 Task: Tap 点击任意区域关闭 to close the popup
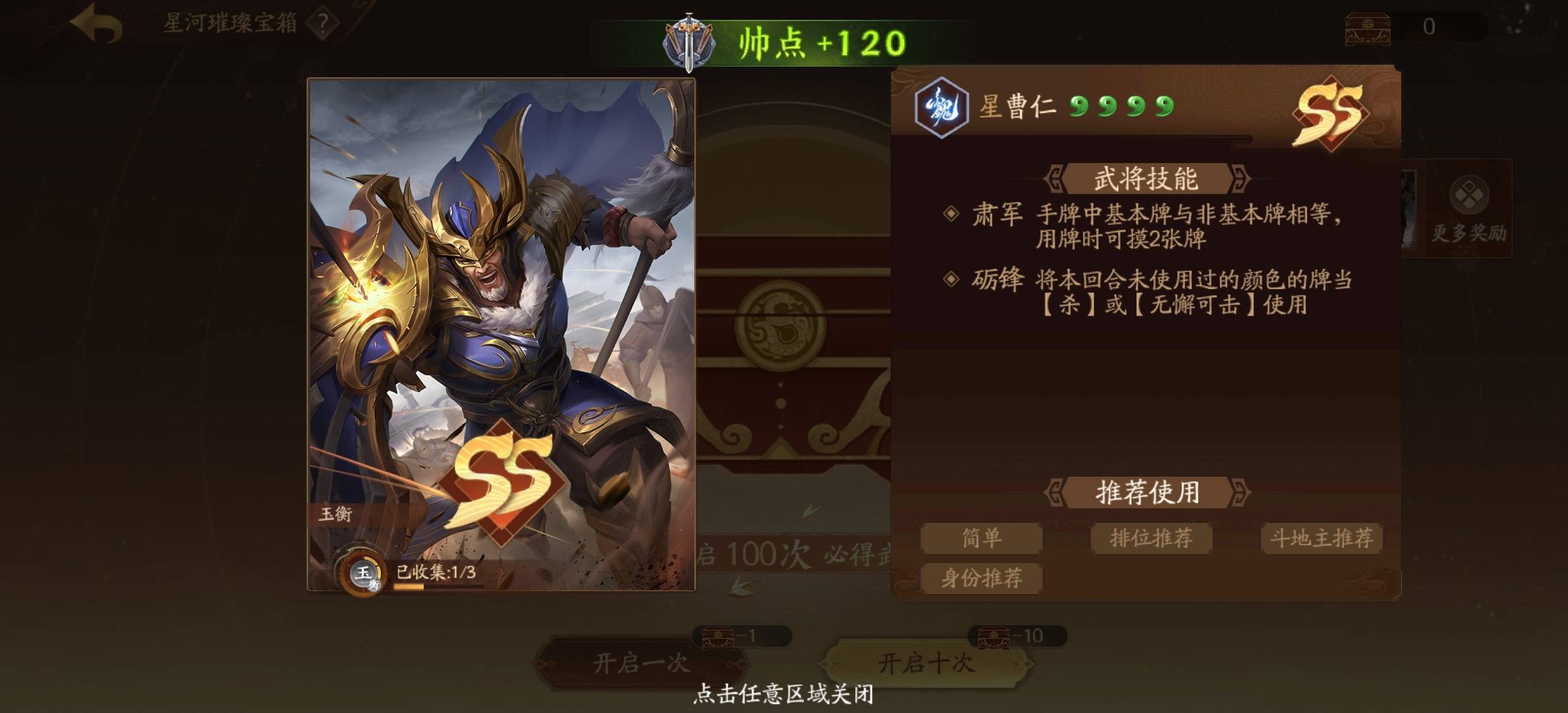pyautogui.click(x=784, y=694)
